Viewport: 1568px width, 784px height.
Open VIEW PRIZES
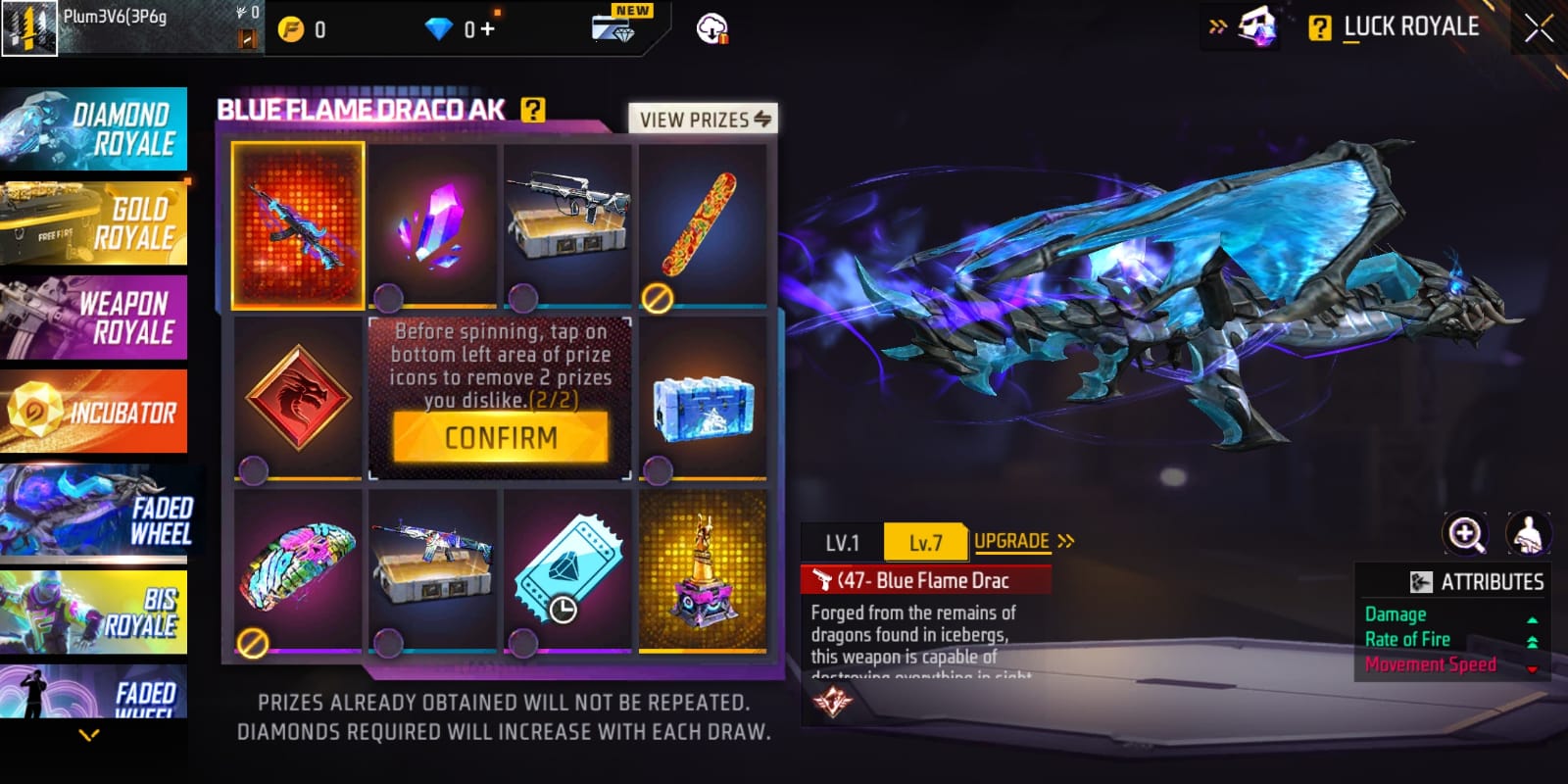(x=704, y=119)
